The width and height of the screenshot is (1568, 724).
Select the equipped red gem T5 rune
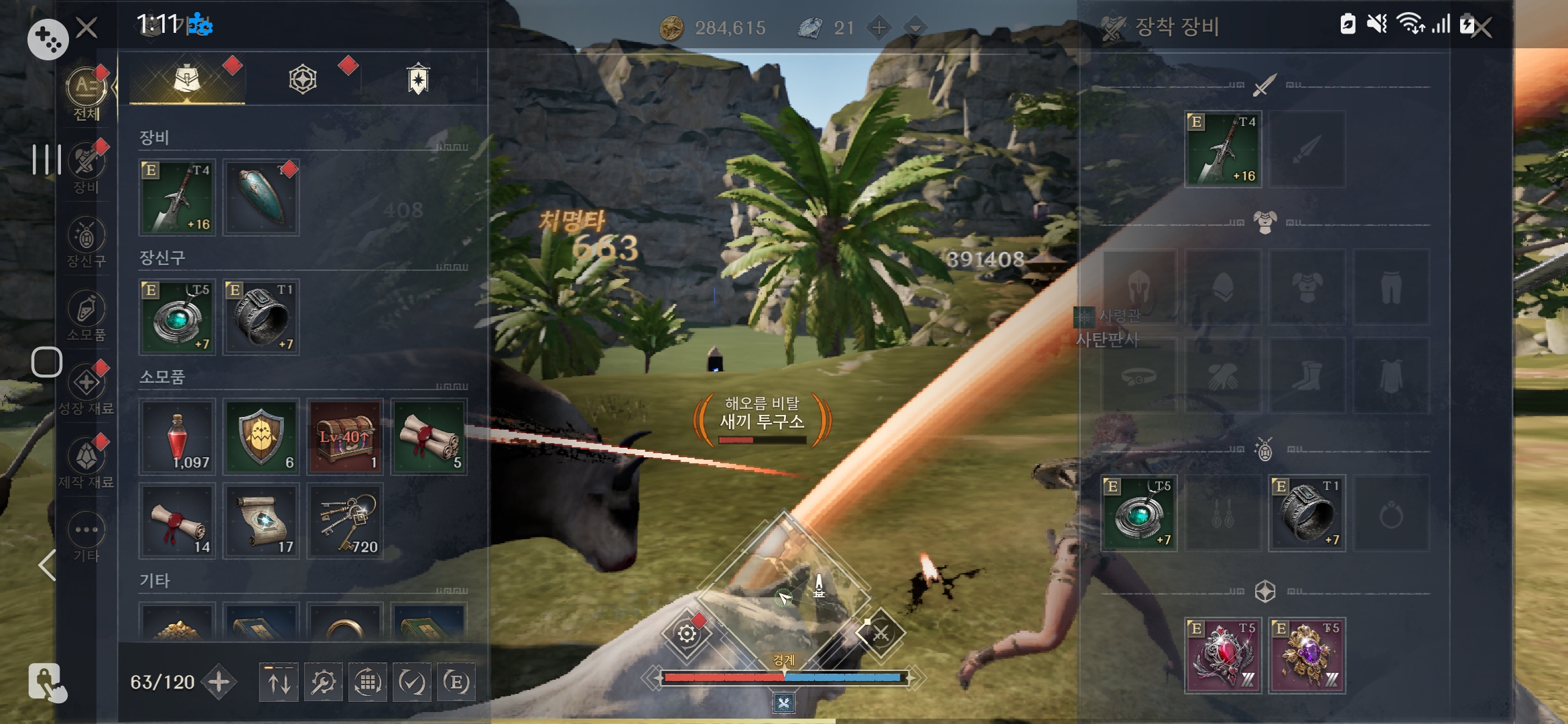[1223, 655]
